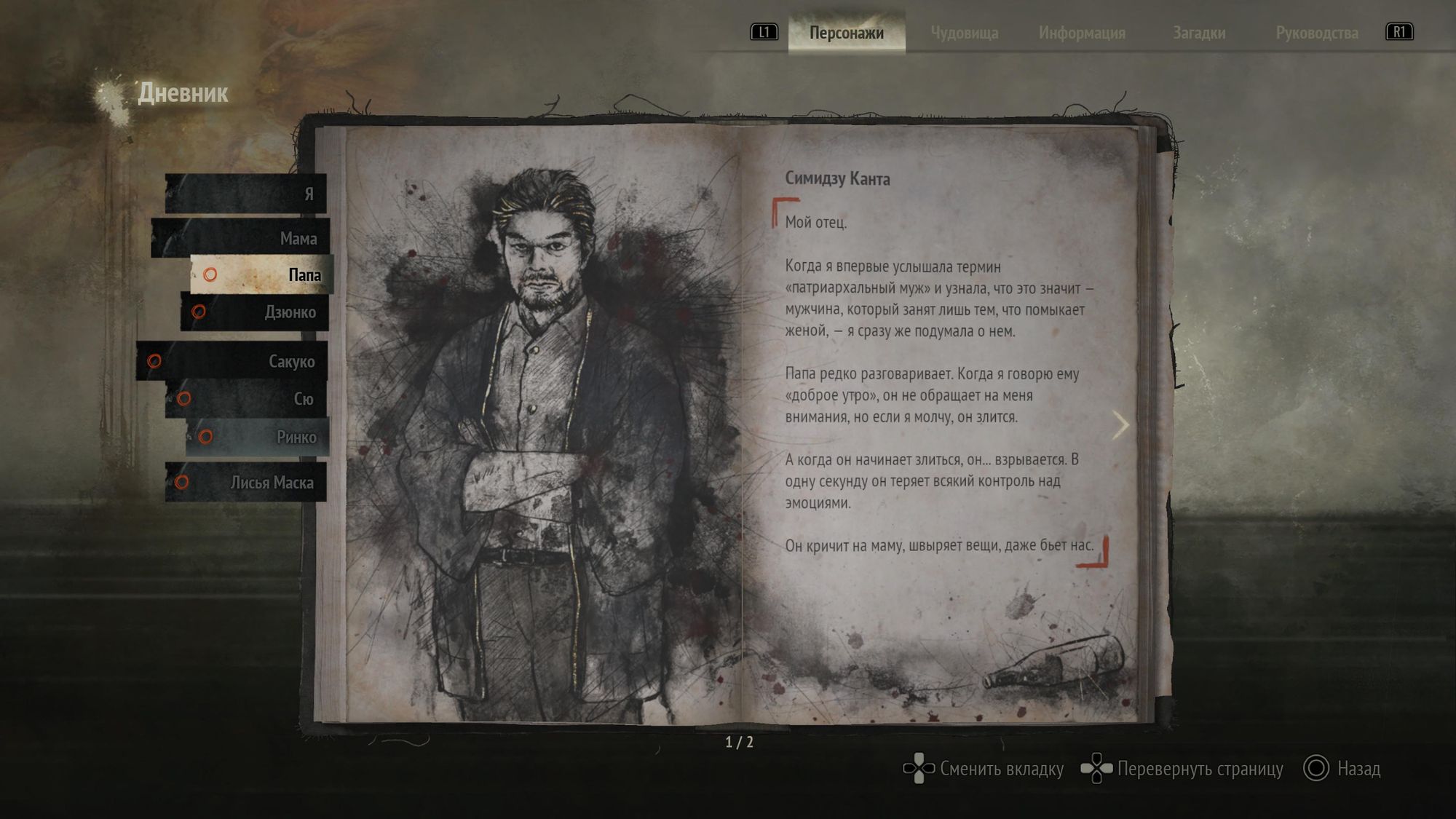Select the Сю character entry
The image size is (1456, 819).
click(x=246, y=399)
